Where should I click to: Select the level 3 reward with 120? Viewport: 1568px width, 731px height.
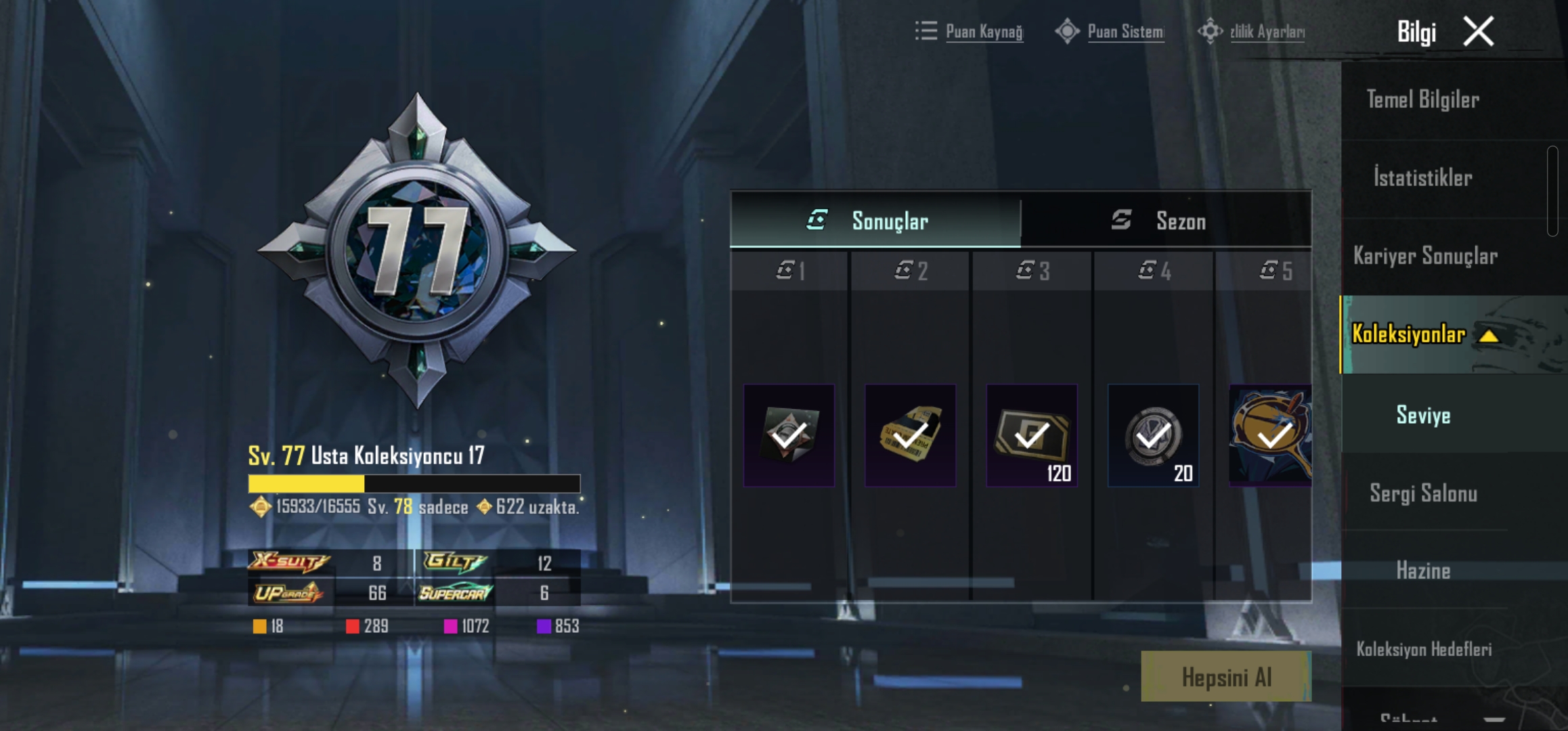(1032, 435)
